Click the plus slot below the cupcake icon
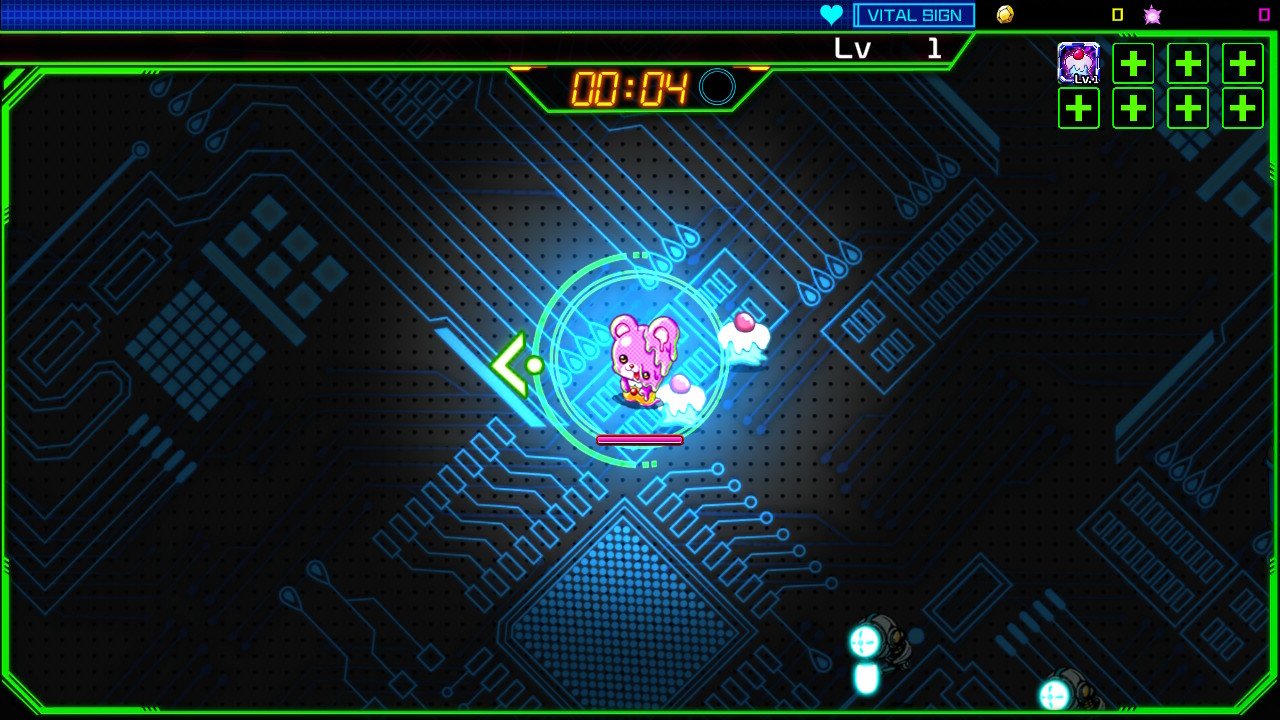The image size is (1280, 720). [1079, 107]
